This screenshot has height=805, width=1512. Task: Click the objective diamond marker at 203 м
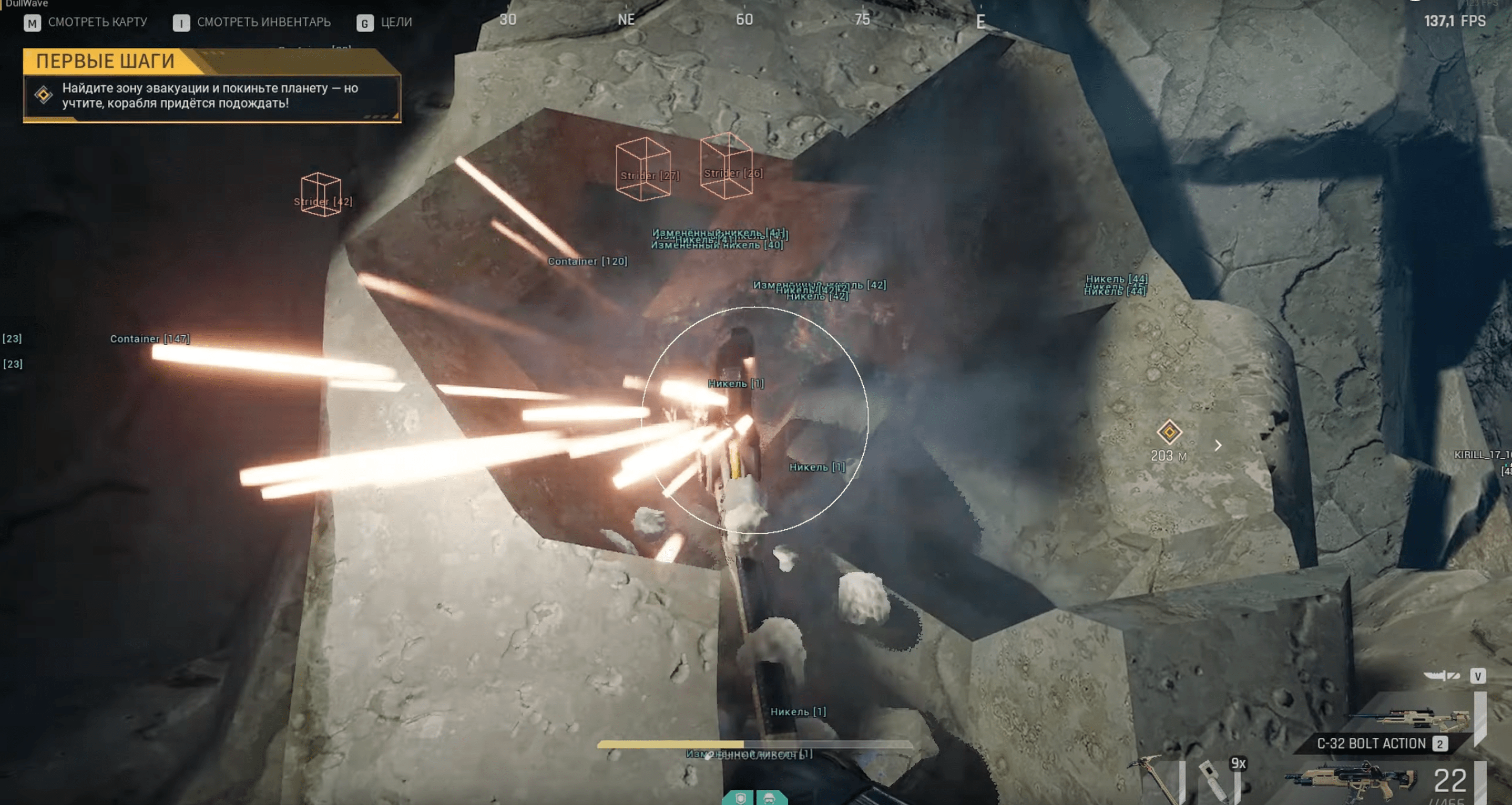[1169, 432]
